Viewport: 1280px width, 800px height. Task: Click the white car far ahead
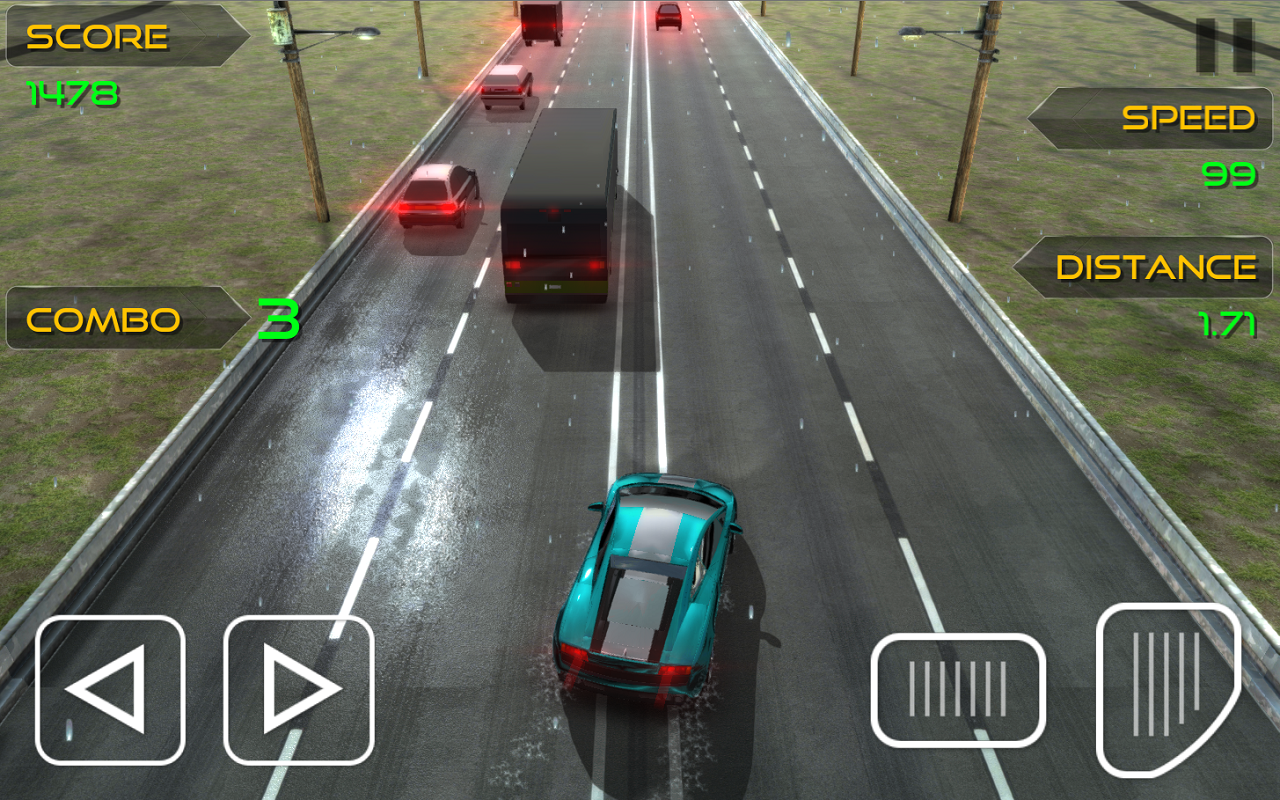[x=508, y=85]
